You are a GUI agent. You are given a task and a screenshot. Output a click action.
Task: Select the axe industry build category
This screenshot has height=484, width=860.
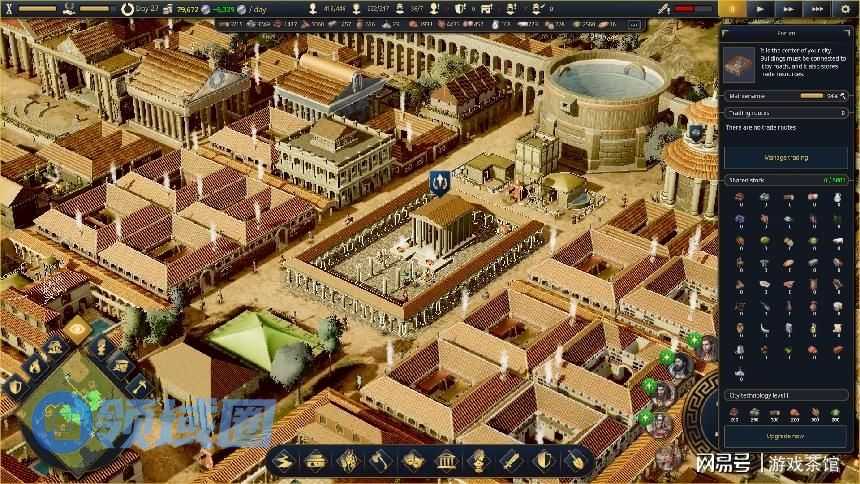pos(380,461)
